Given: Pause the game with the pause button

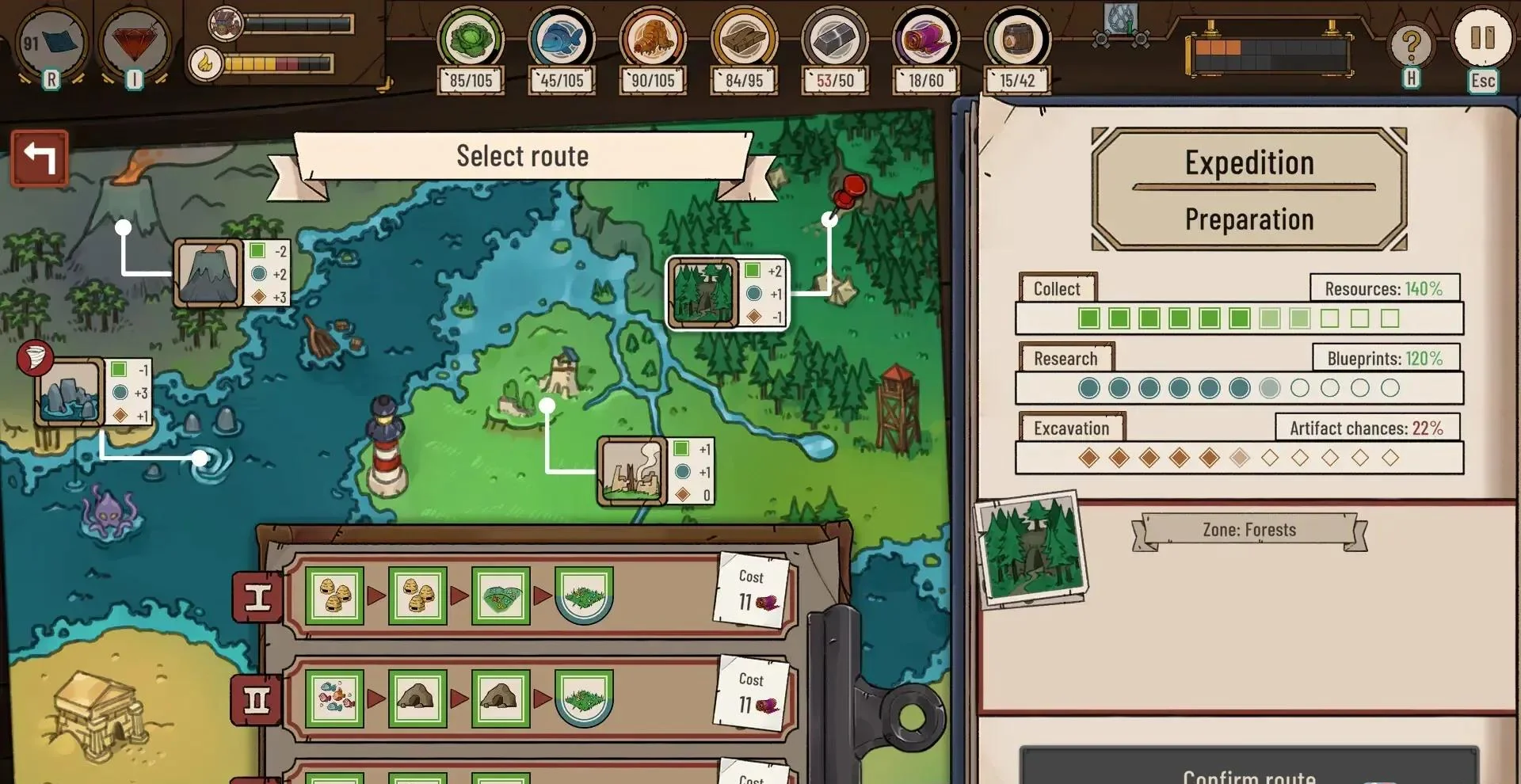Looking at the screenshot, I should [1481, 38].
